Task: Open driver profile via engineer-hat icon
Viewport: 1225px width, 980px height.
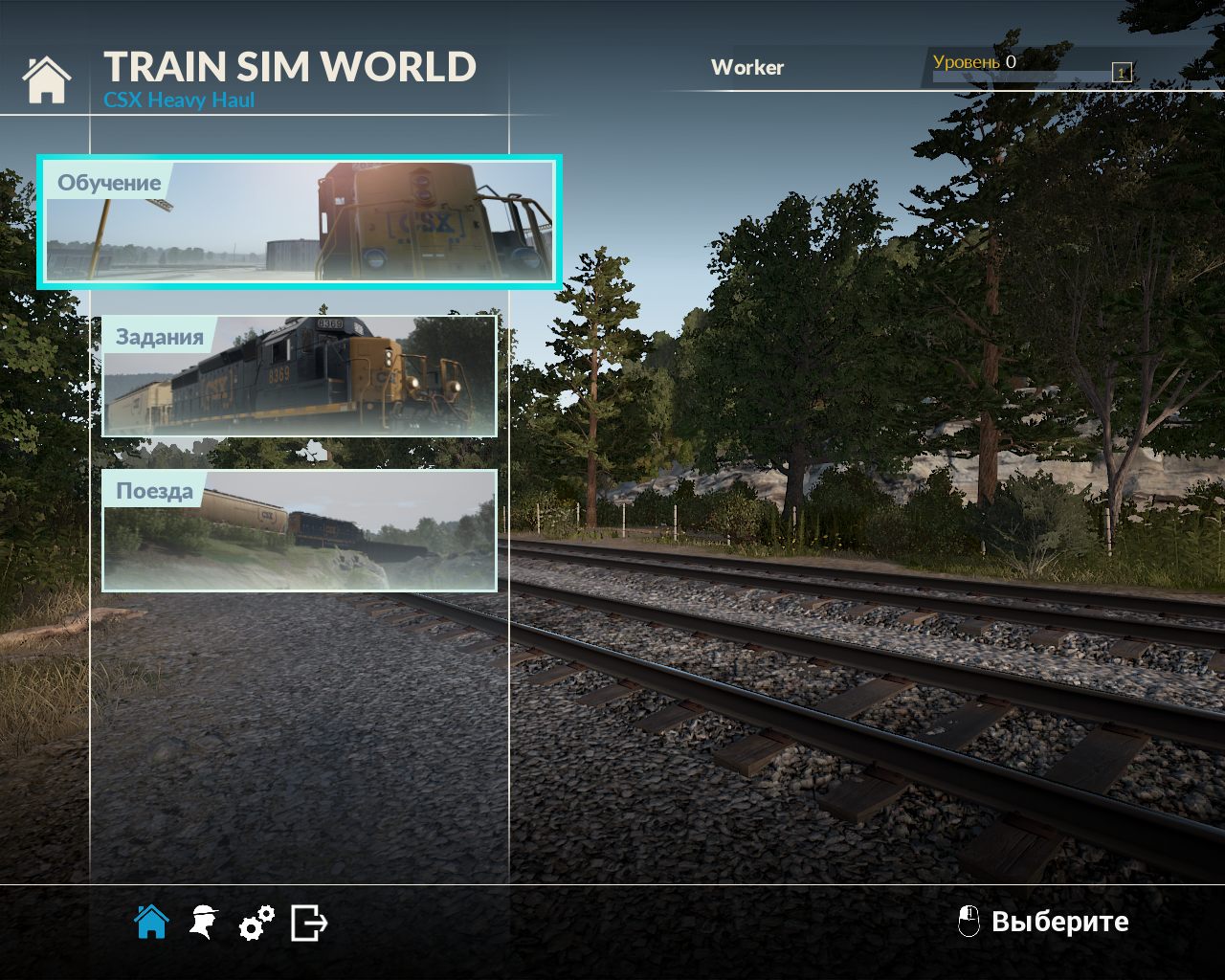Action: [204, 922]
